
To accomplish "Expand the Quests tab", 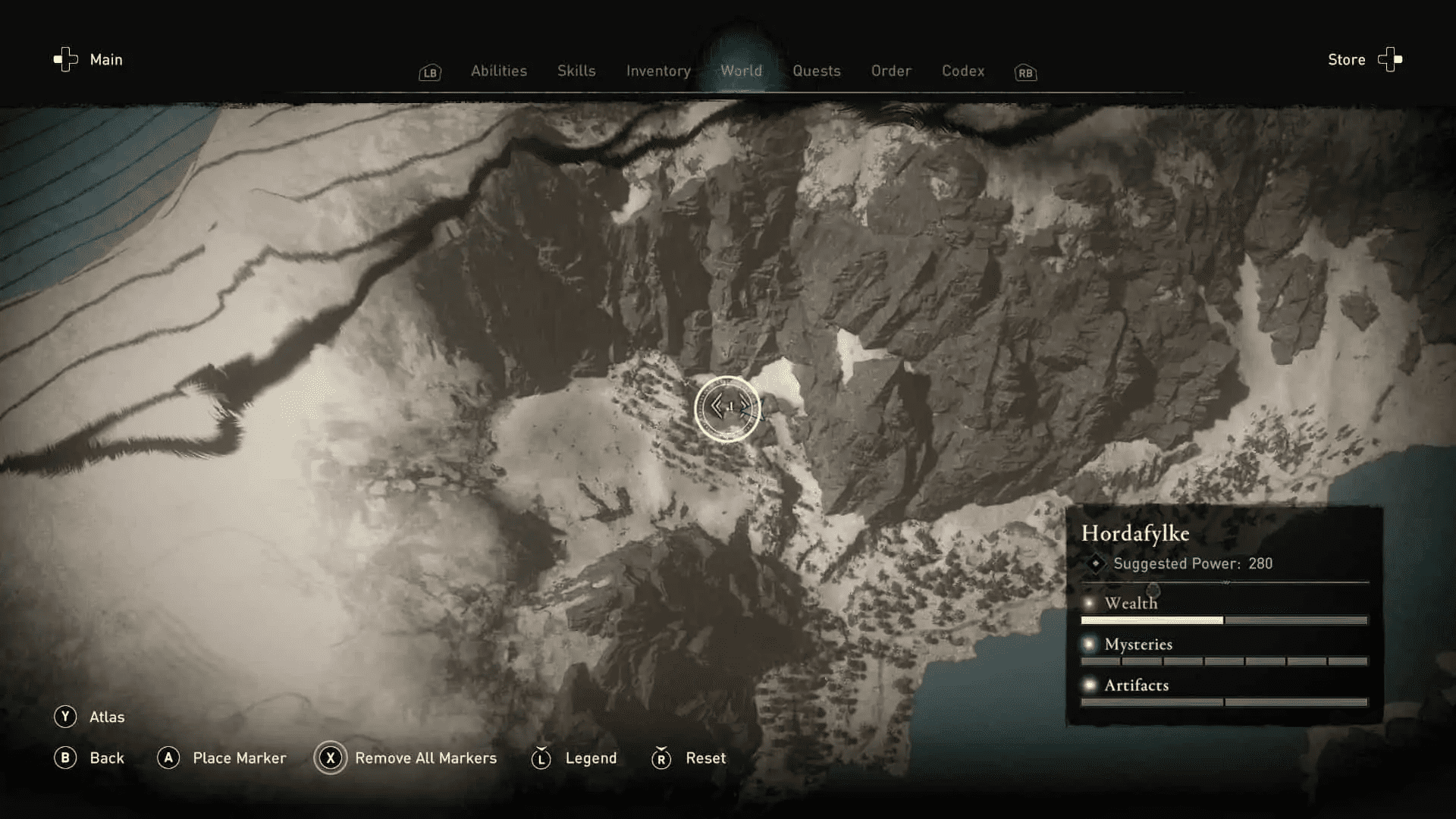I will pyautogui.click(x=817, y=71).
